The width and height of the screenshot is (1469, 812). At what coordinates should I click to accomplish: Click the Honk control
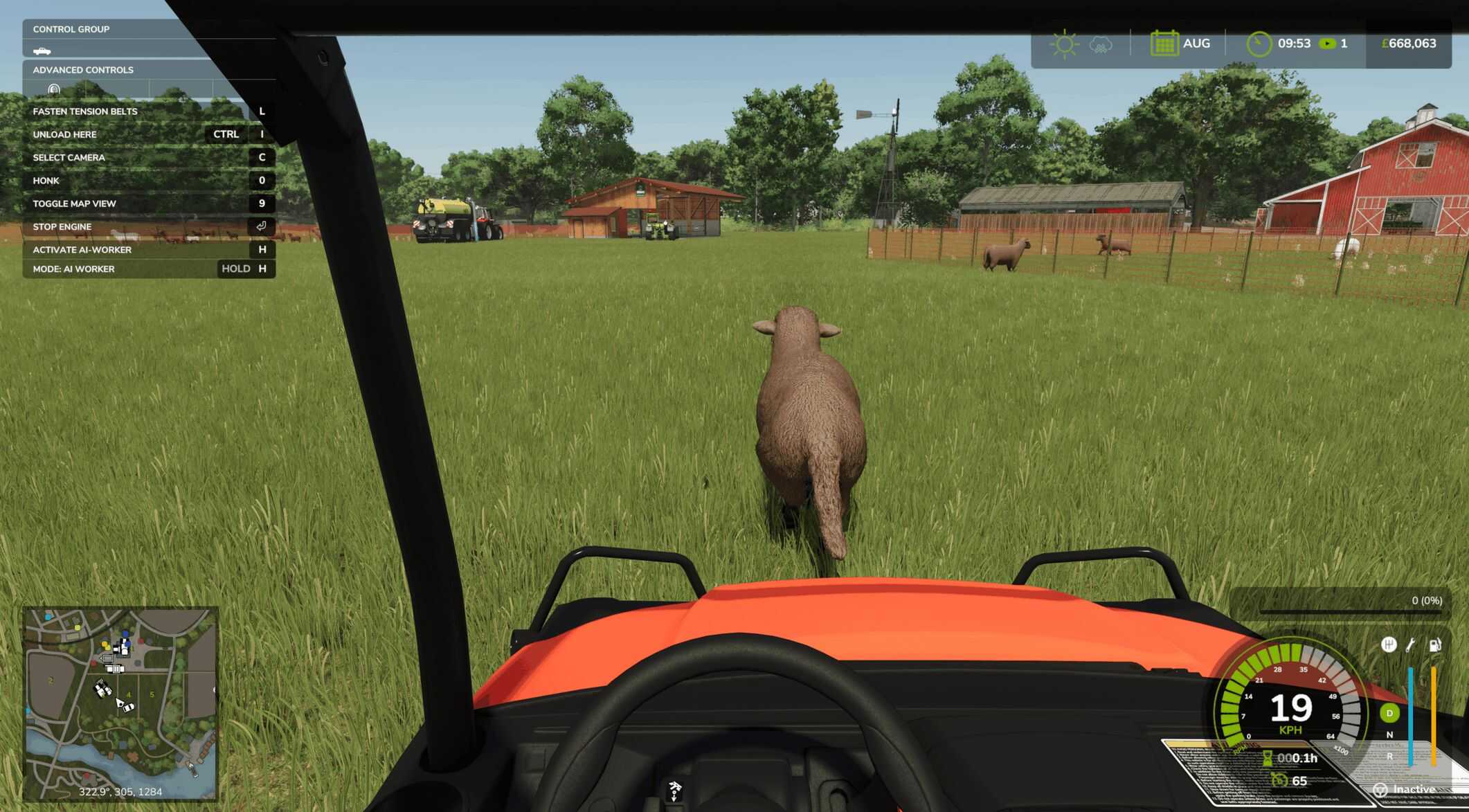pyautogui.click(x=45, y=180)
